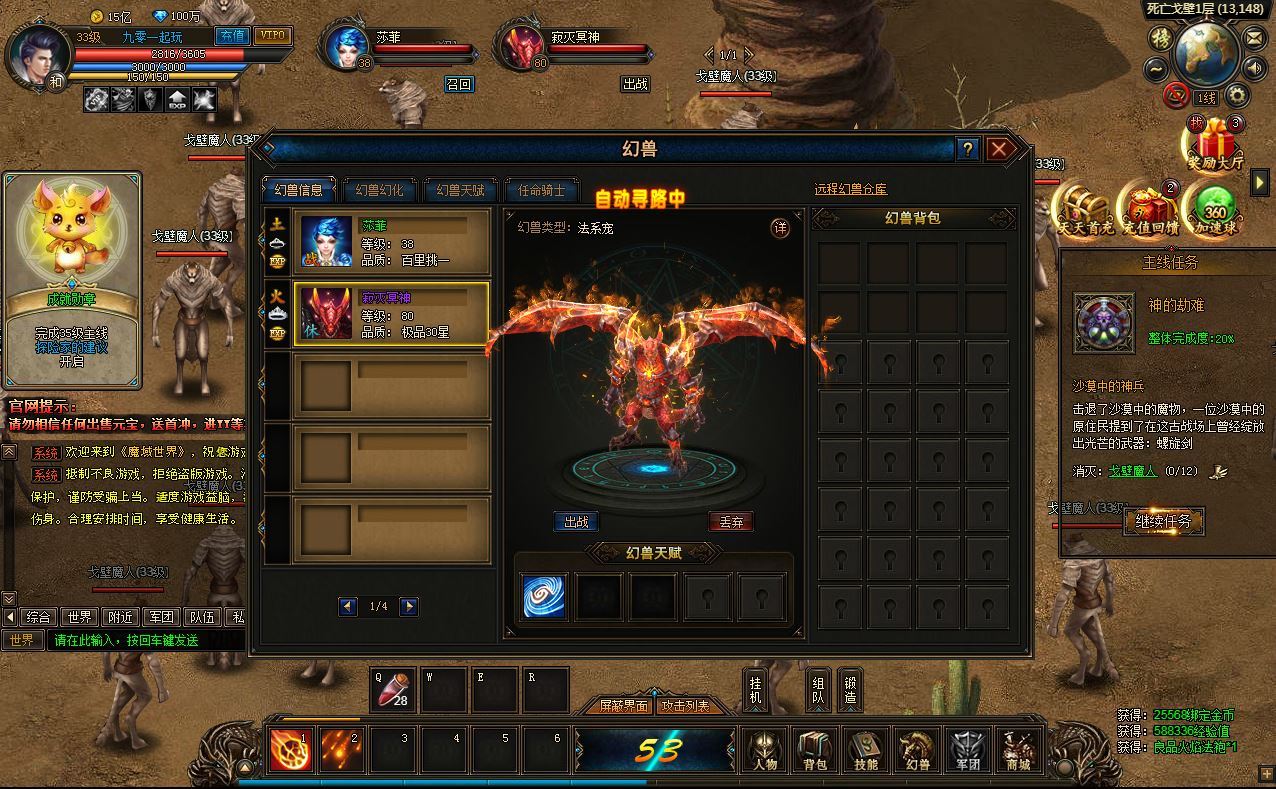Open the pet window help button
Screen dimensions: 1276x789
(967, 150)
